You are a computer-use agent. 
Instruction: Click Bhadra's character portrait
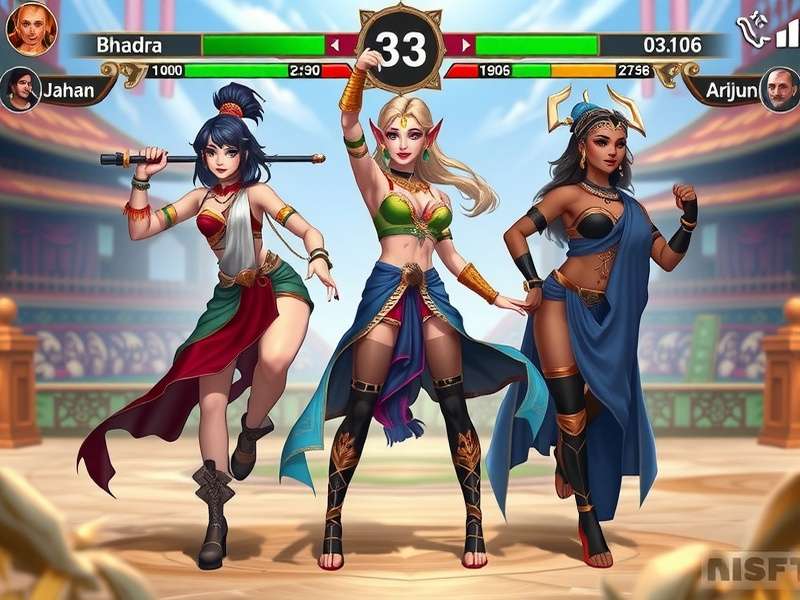click(x=31, y=27)
